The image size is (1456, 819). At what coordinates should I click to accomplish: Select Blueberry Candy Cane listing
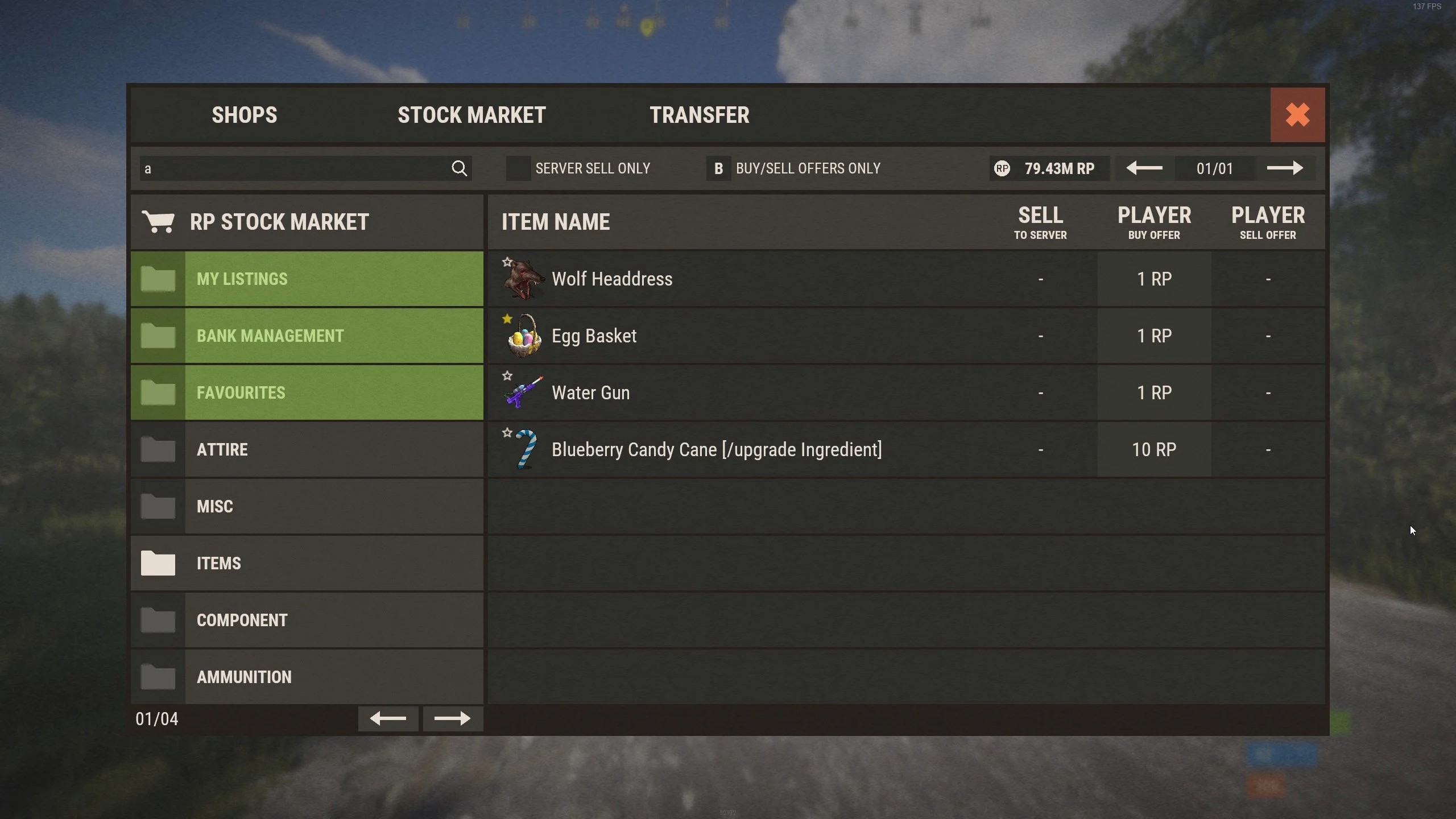point(717,449)
